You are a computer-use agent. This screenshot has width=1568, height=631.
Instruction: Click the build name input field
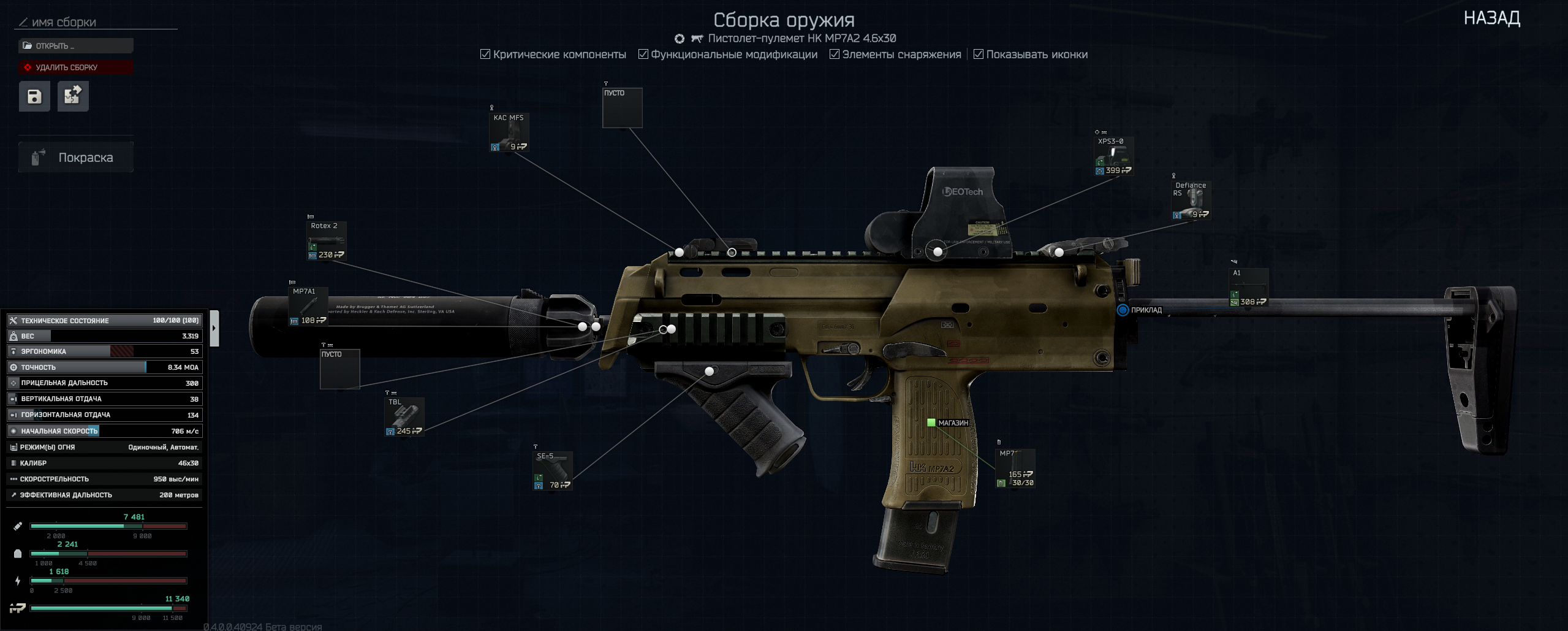point(98,23)
